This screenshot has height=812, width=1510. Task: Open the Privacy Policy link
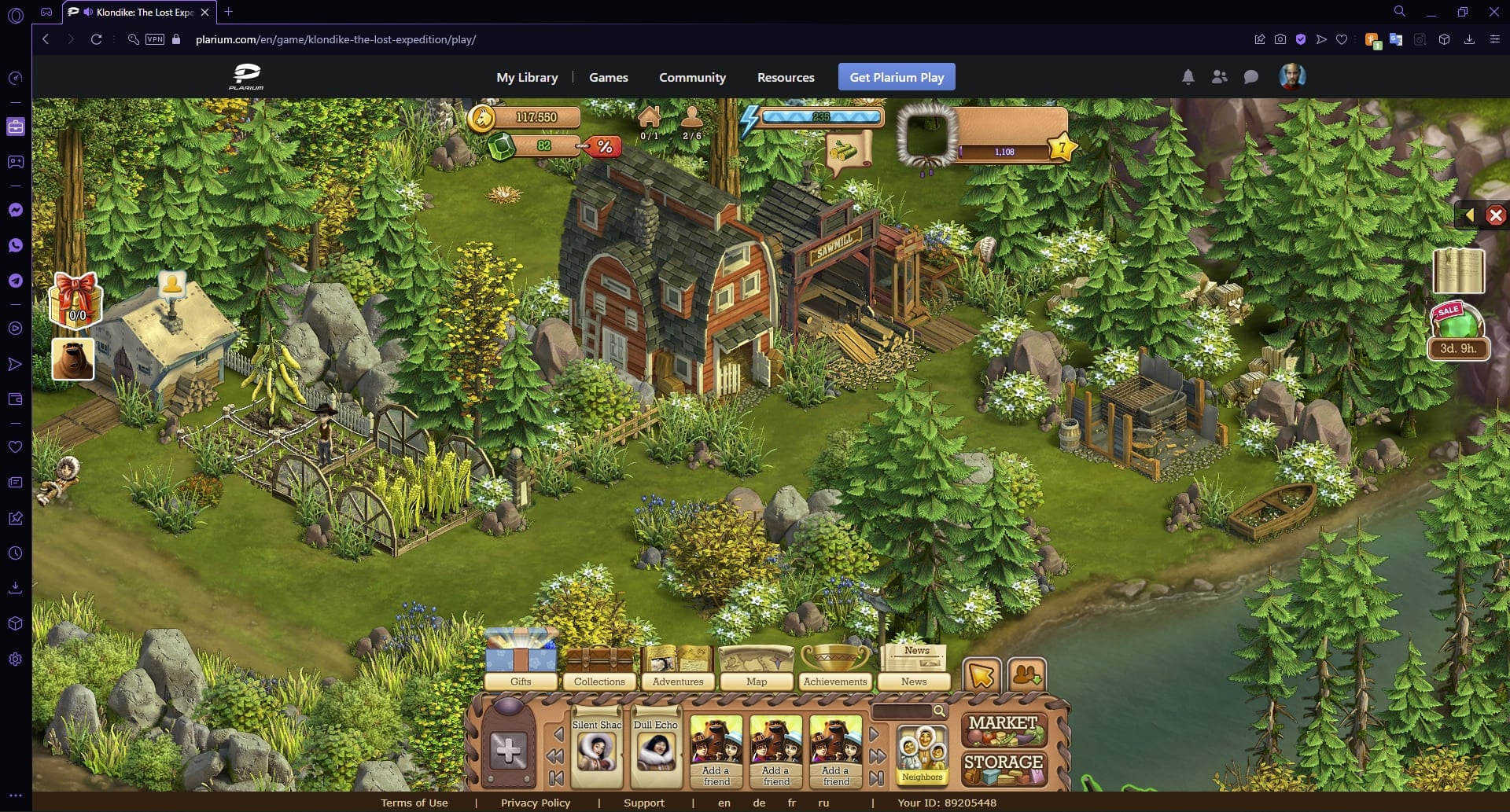[x=536, y=803]
